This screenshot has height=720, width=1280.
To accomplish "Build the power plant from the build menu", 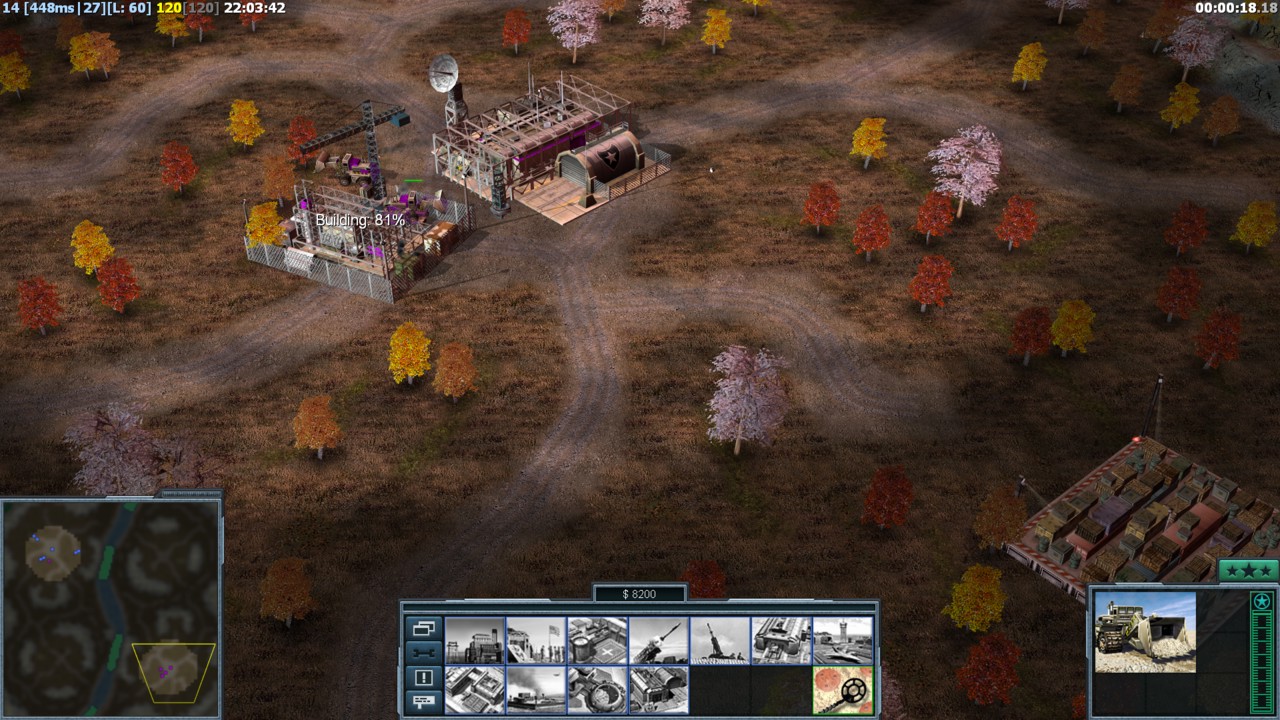I will [474, 640].
